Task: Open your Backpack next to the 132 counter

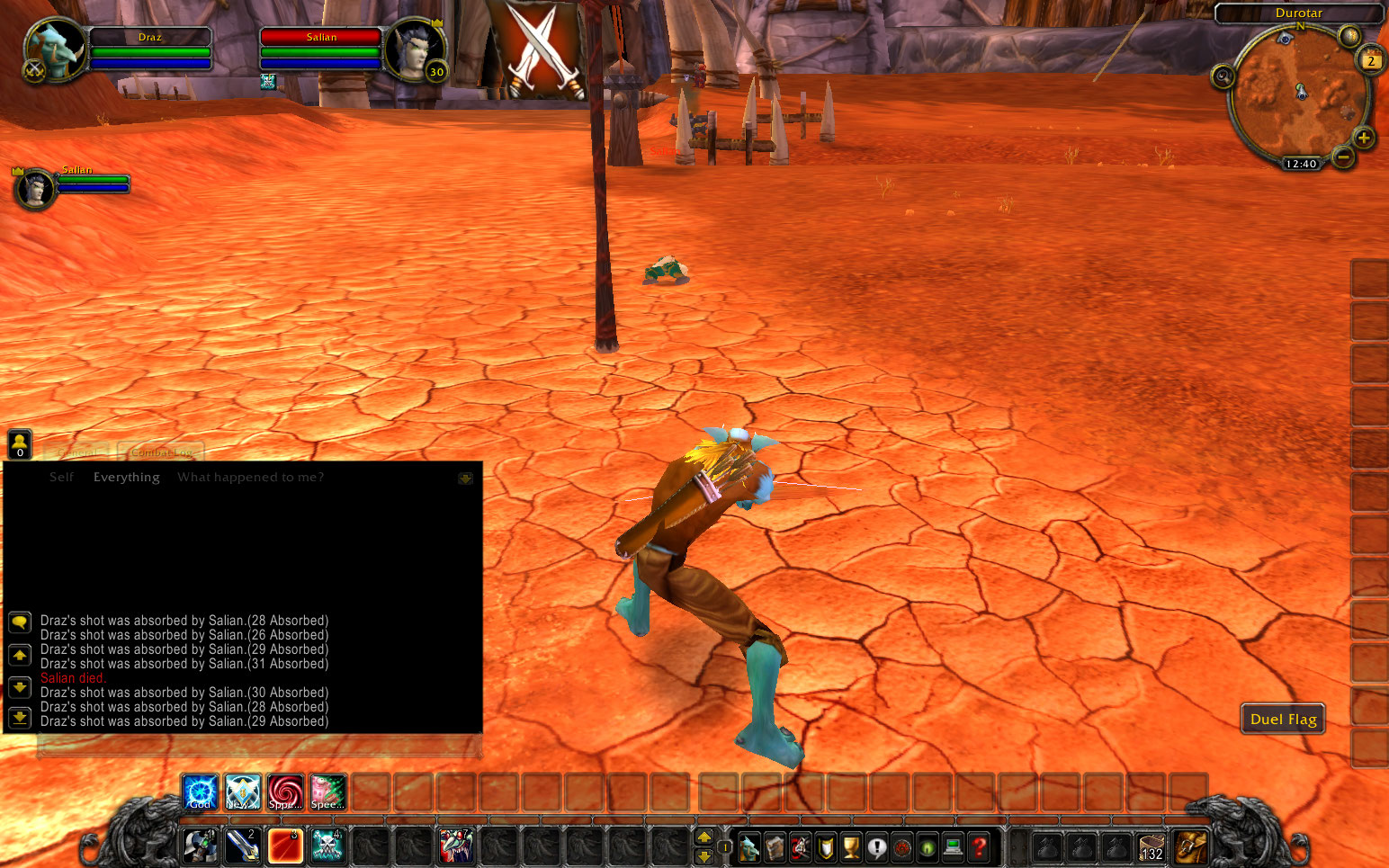Action: pos(1191,847)
